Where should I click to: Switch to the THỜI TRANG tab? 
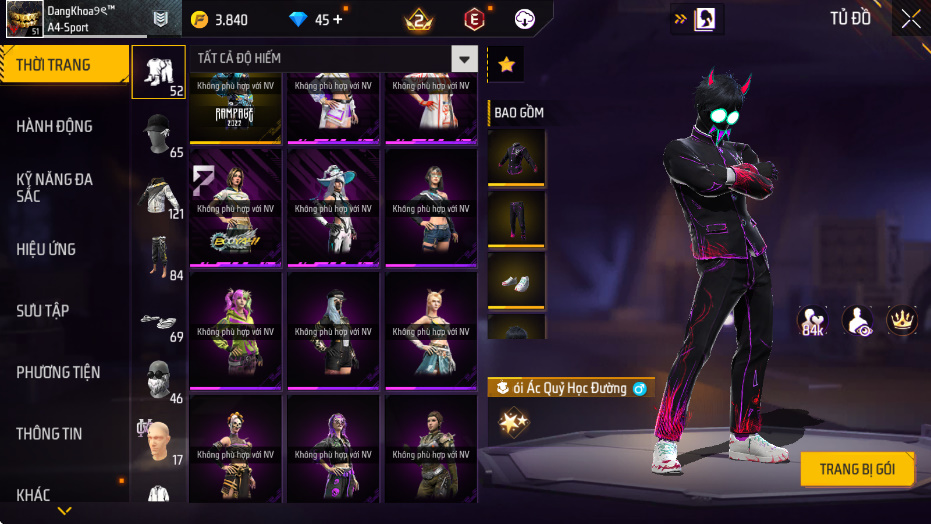tap(62, 65)
